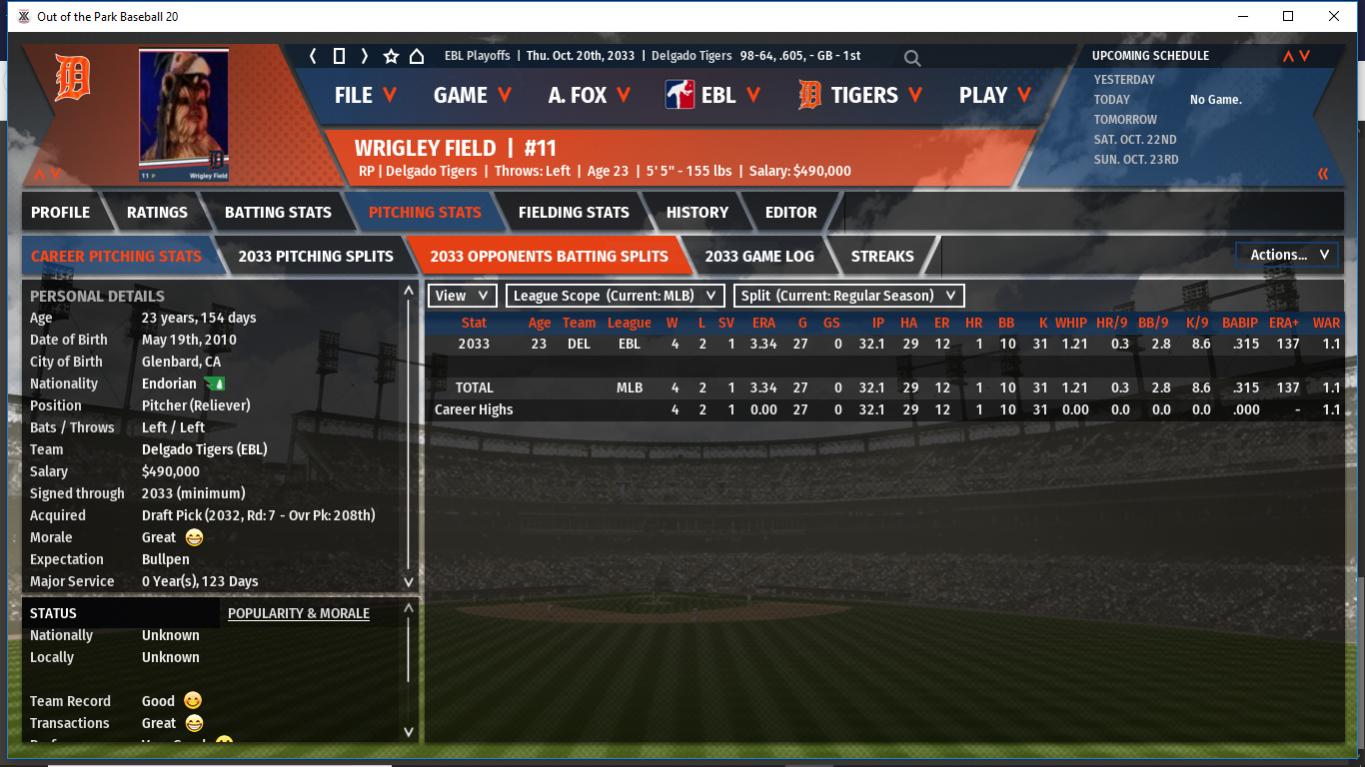Switch to the RATINGS tab

point(157,212)
